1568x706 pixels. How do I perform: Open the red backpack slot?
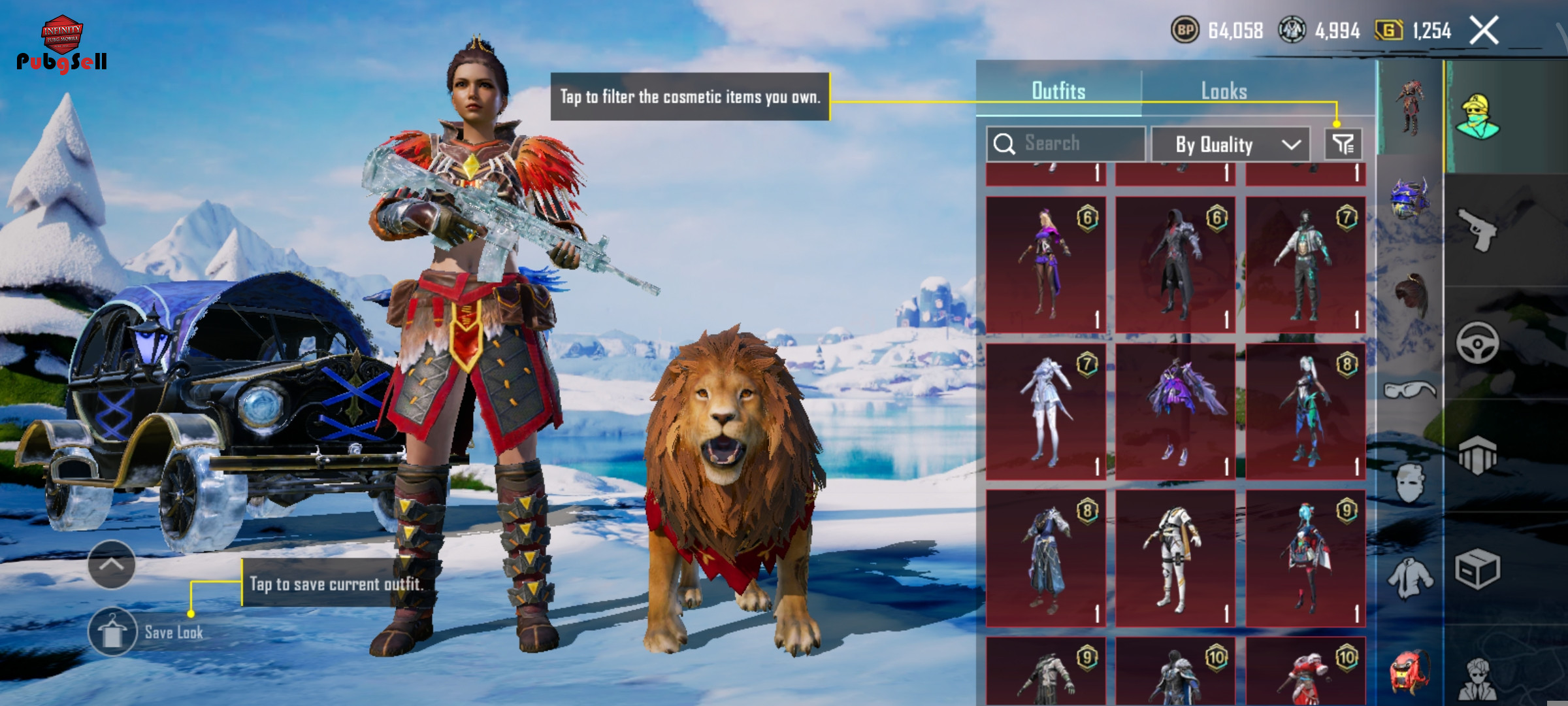tap(1410, 670)
